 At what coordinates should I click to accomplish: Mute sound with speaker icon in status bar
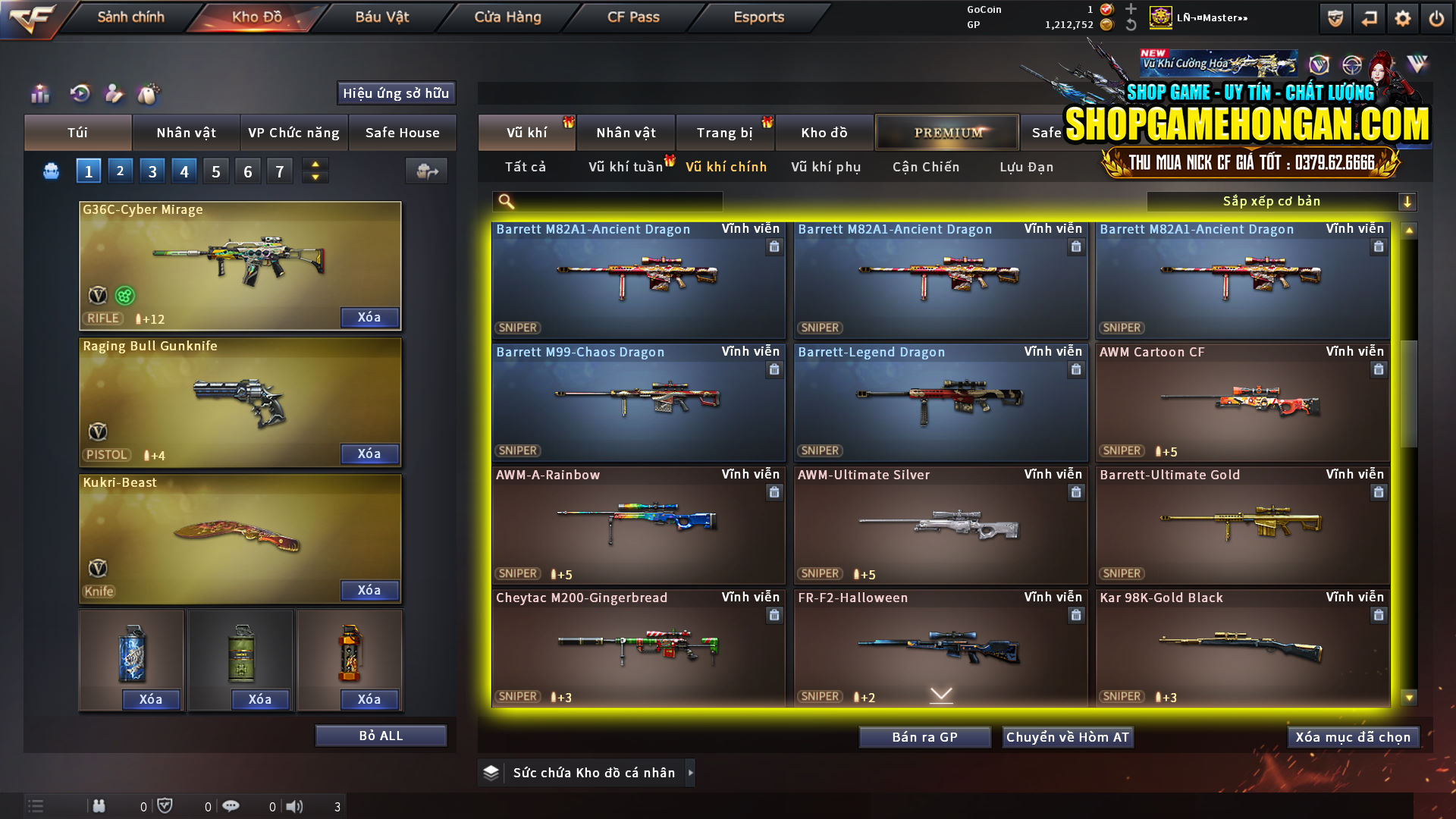click(294, 806)
